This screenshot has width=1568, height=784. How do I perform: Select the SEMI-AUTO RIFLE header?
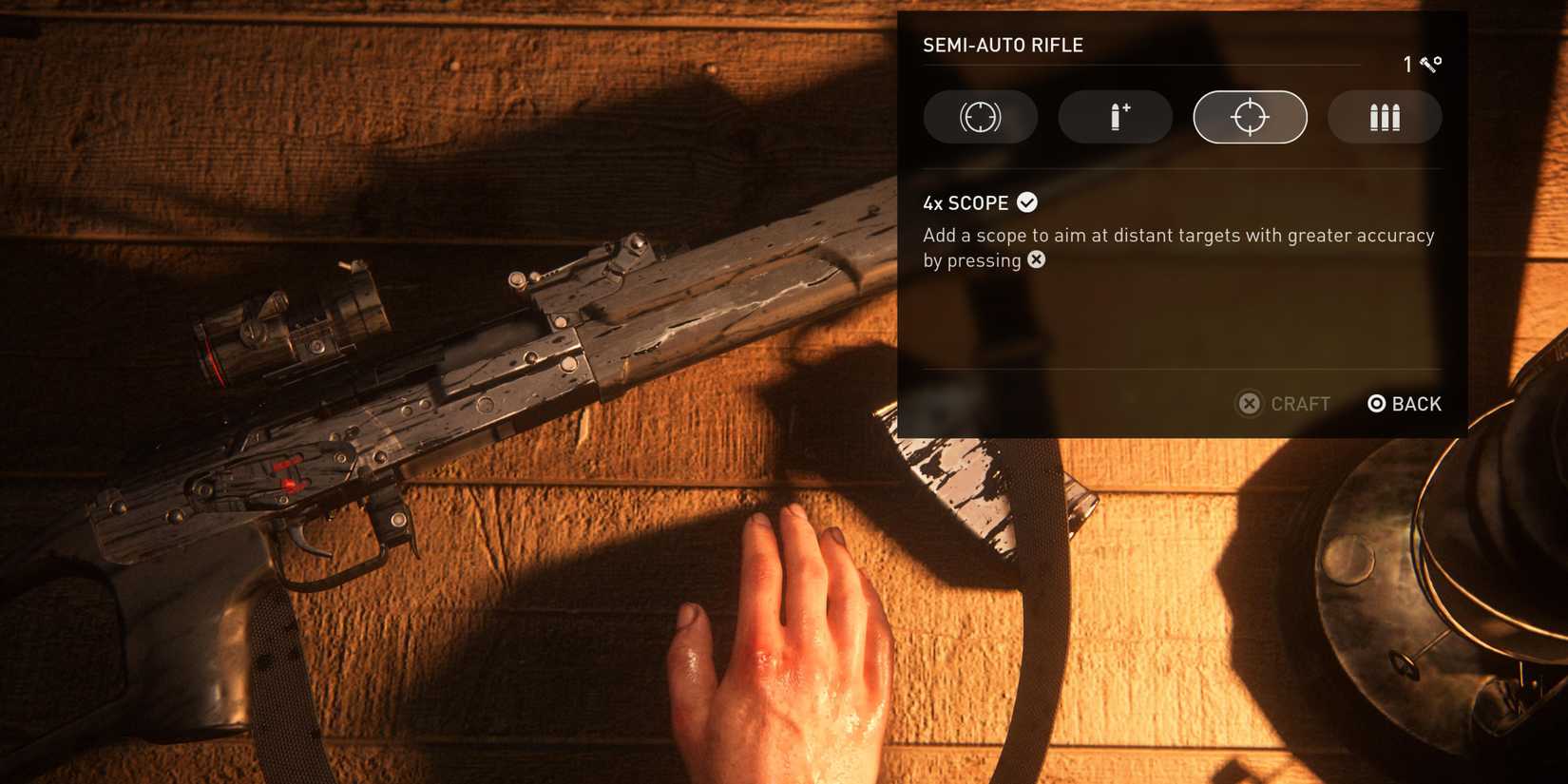1003,44
